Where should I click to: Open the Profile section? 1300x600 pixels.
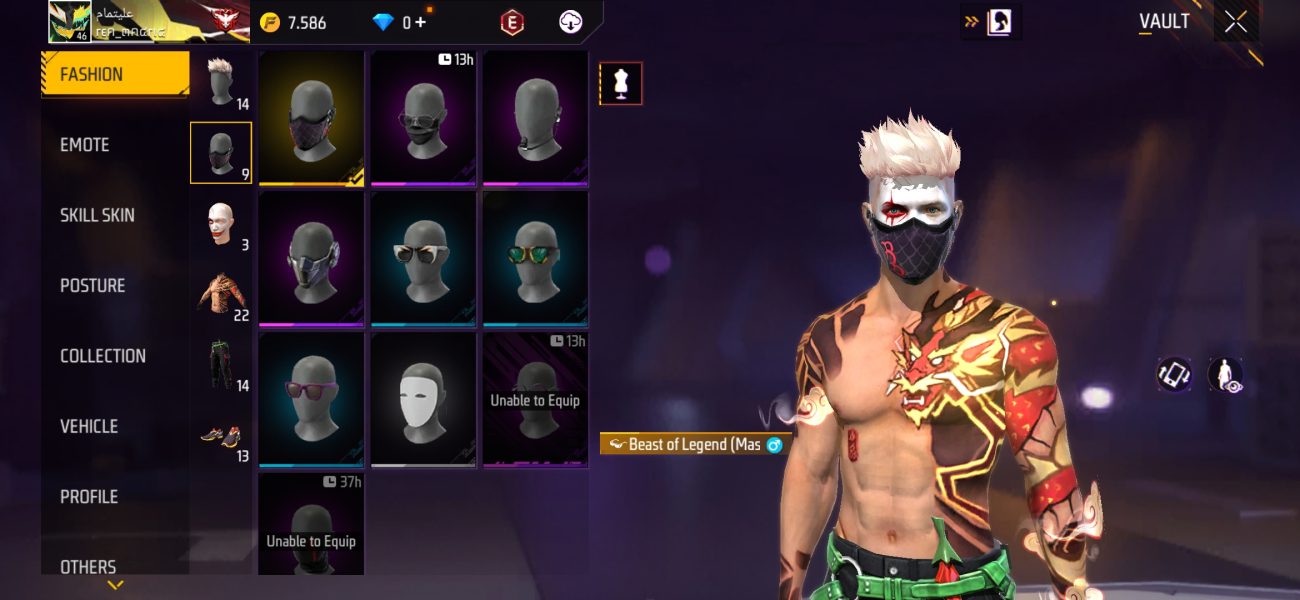pyautogui.click(x=89, y=497)
